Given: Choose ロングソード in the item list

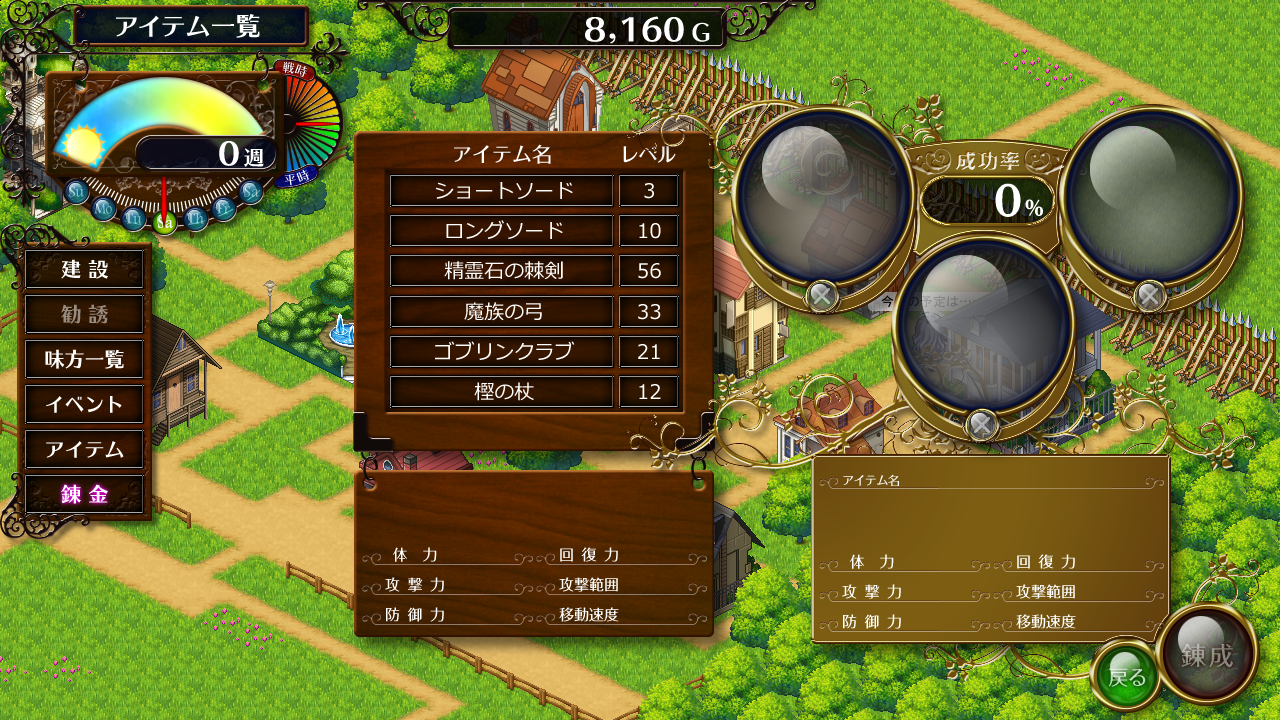Looking at the screenshot, I should coord(501,231).
